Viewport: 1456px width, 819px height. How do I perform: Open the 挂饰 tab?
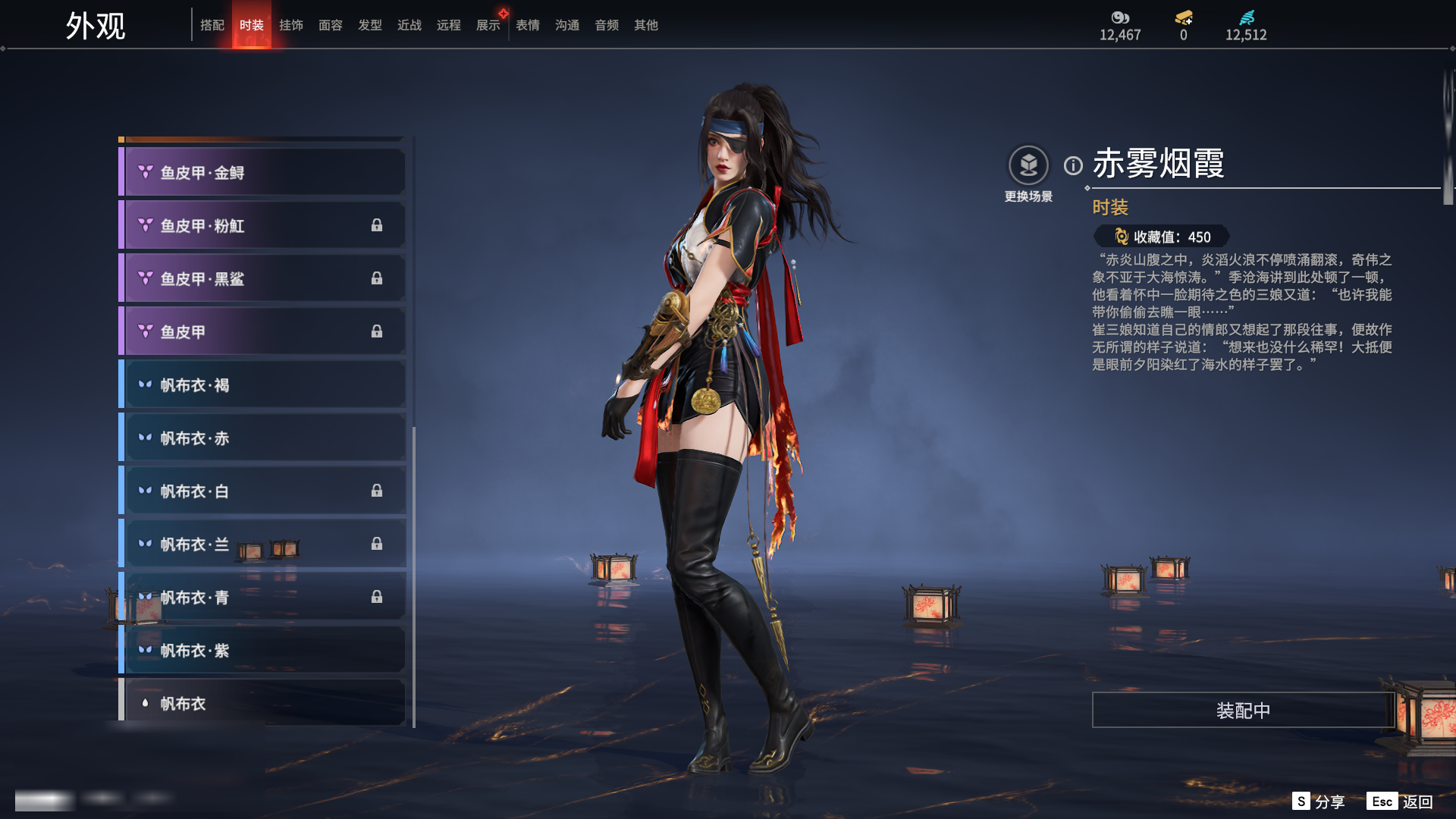(x=291, y=25)
